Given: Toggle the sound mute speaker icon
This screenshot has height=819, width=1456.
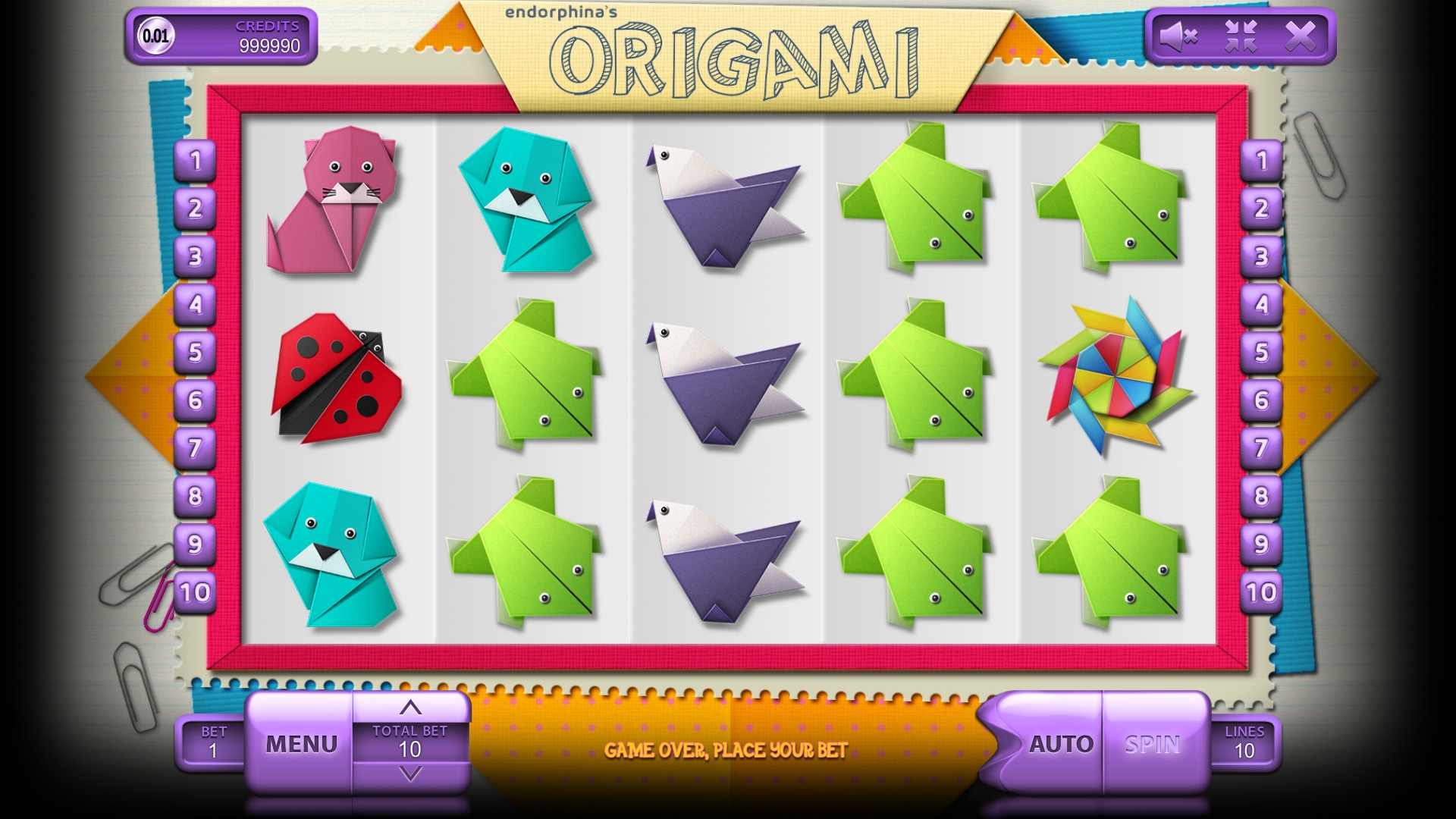Looking at the screenshot, I should (1178, 36).
